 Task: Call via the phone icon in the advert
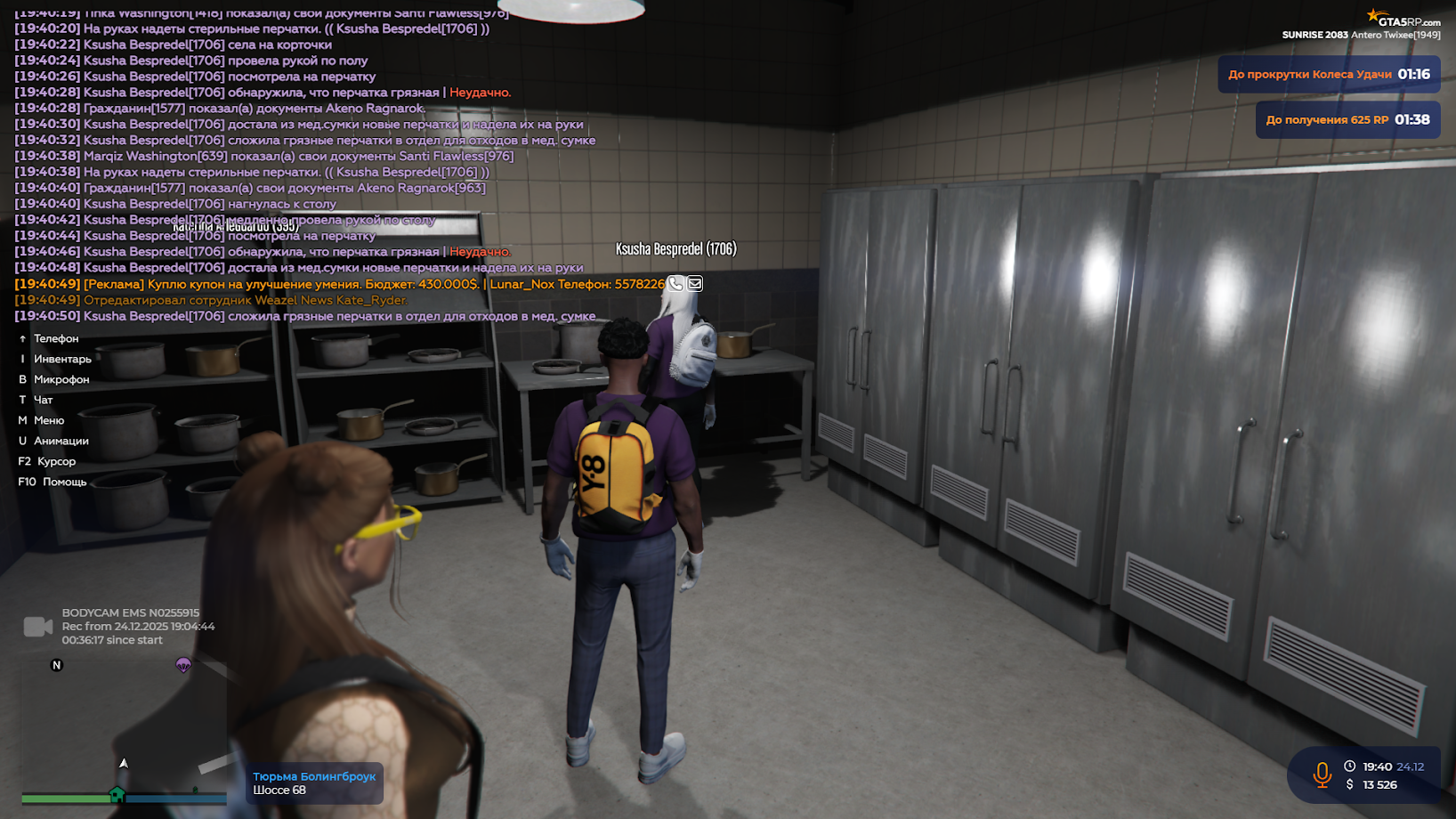click(x=675, y=283)
